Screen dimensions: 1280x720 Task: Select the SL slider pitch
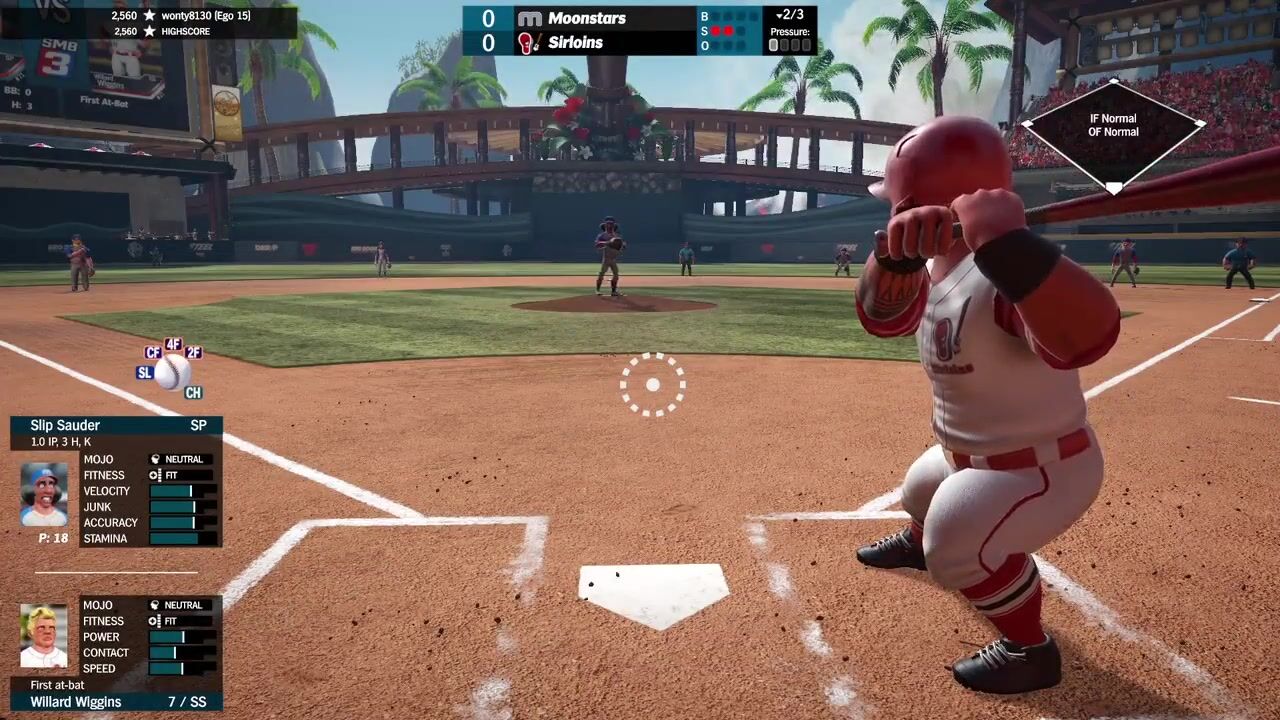point(145,373)
